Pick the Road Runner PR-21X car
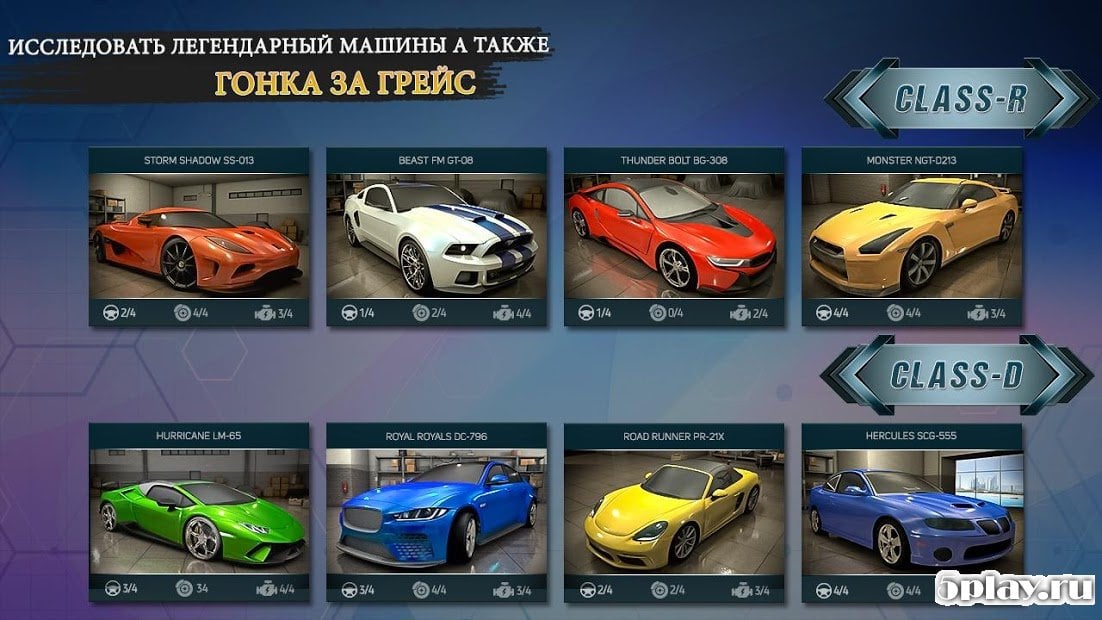1102x620 pixels. 674,512
